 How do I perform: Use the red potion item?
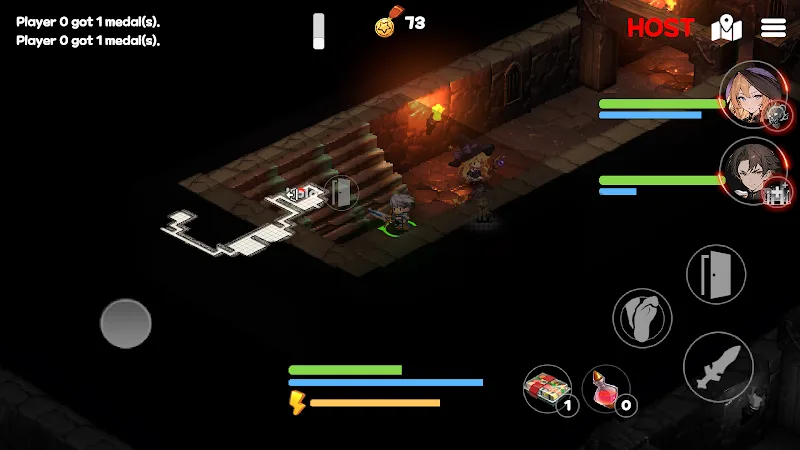[604, 387]
